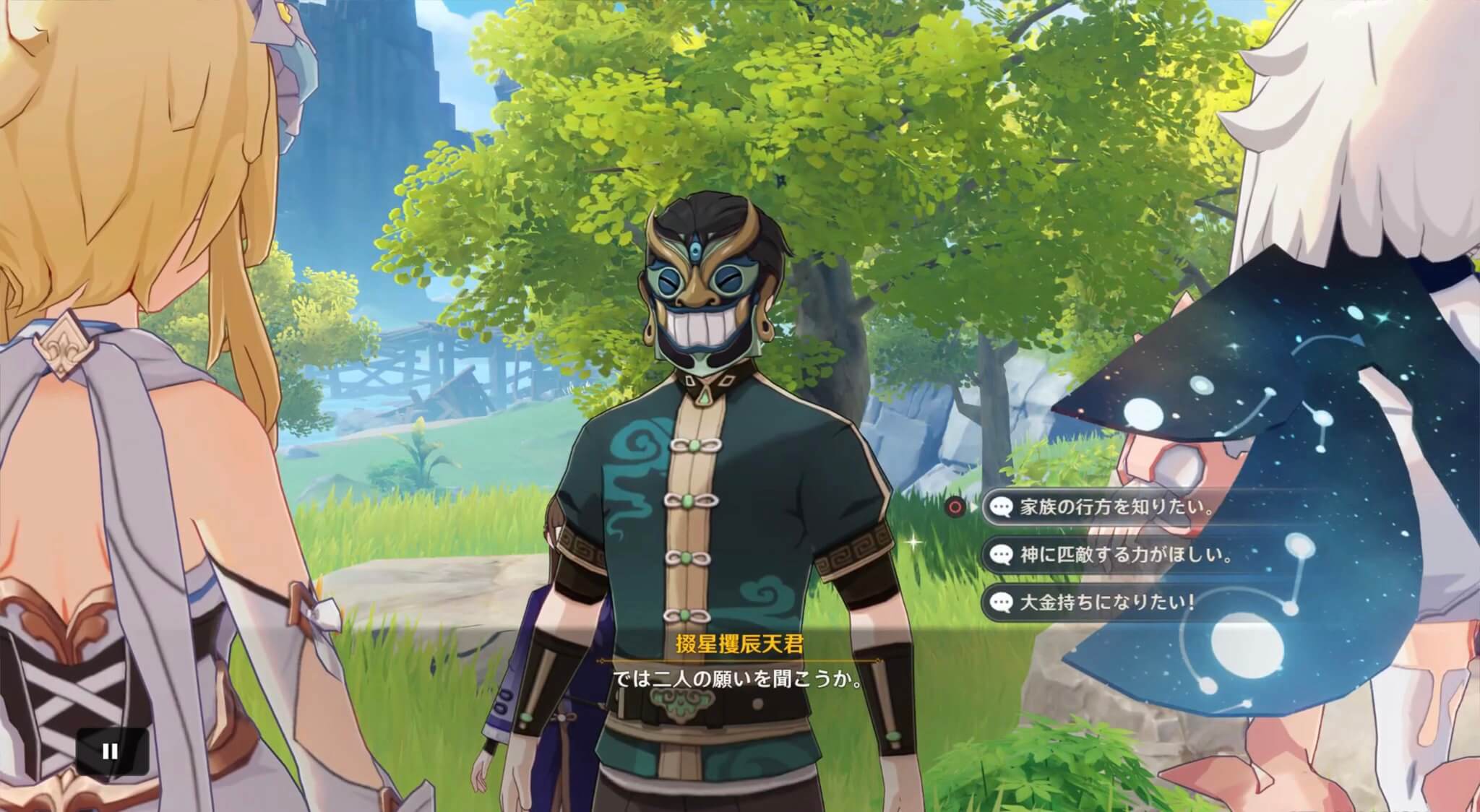Click chat bubble icon on the second dialogue option

[1002, 554]
